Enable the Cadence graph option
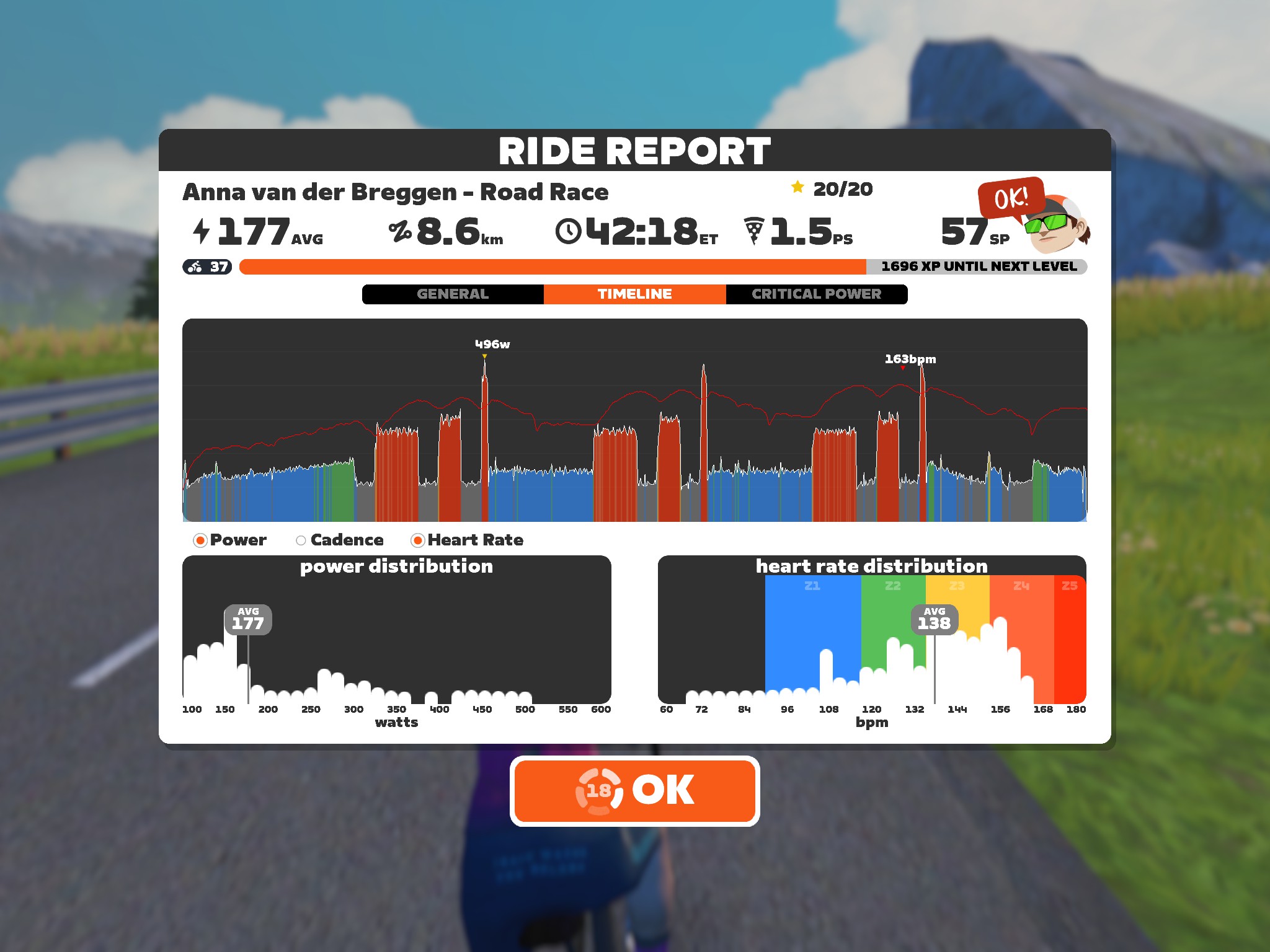 coord(301,540)
